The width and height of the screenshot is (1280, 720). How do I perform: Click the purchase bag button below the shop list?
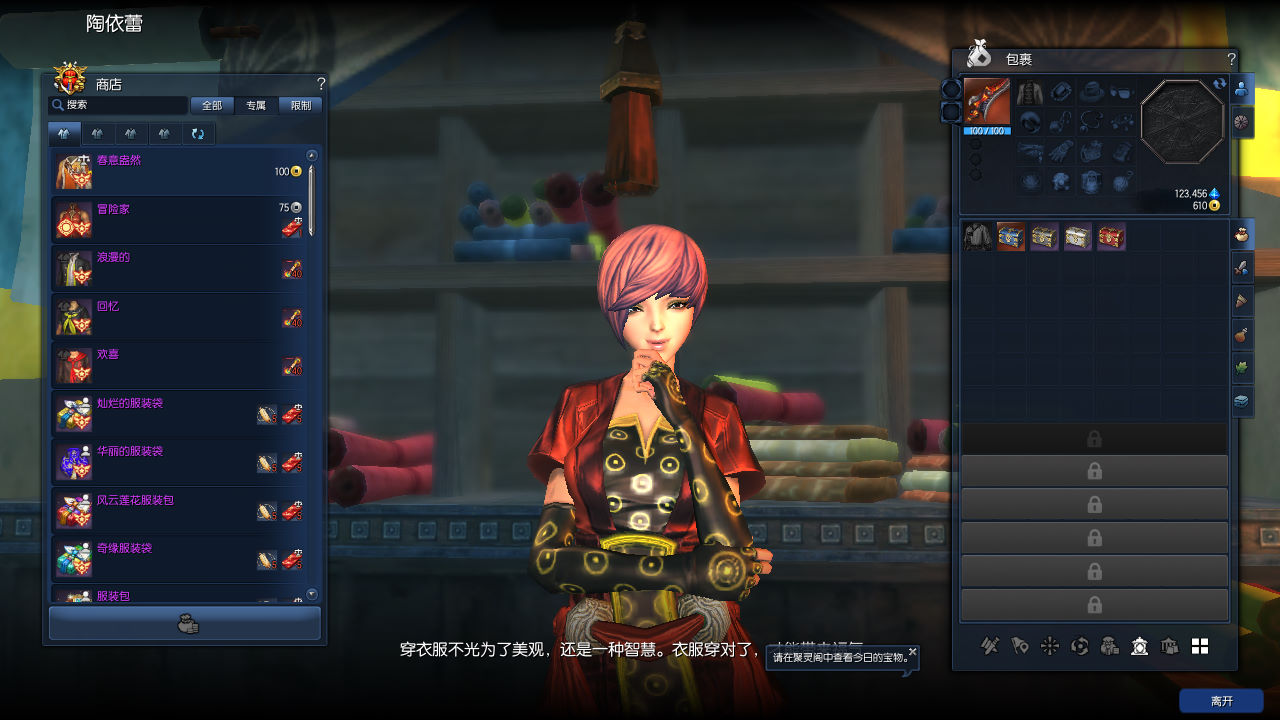[185, 623]
